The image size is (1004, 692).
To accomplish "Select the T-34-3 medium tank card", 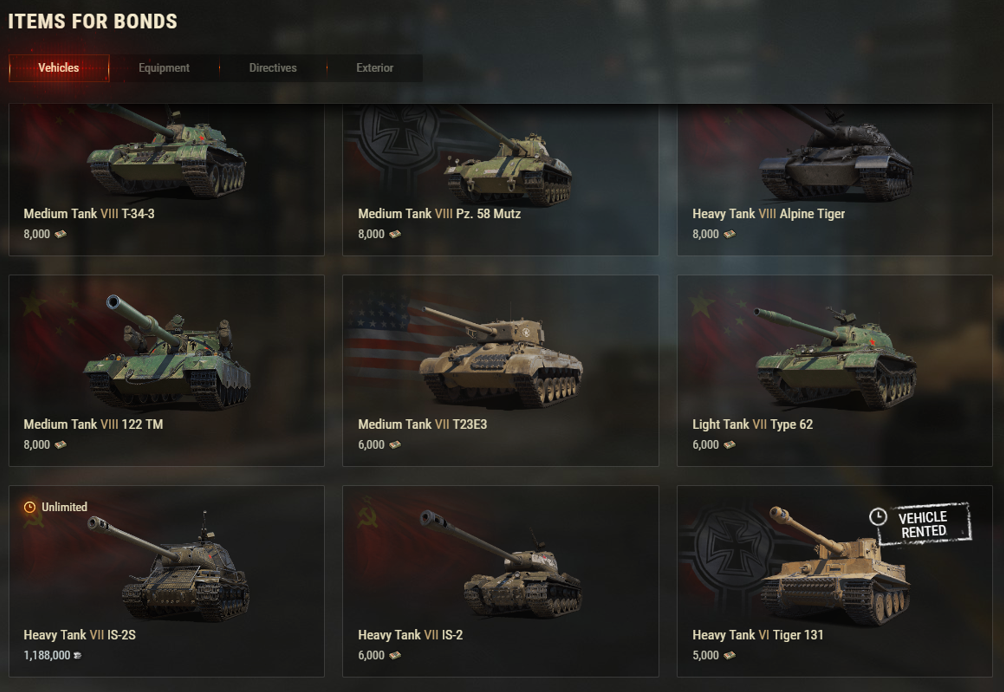I will [166, 180].
